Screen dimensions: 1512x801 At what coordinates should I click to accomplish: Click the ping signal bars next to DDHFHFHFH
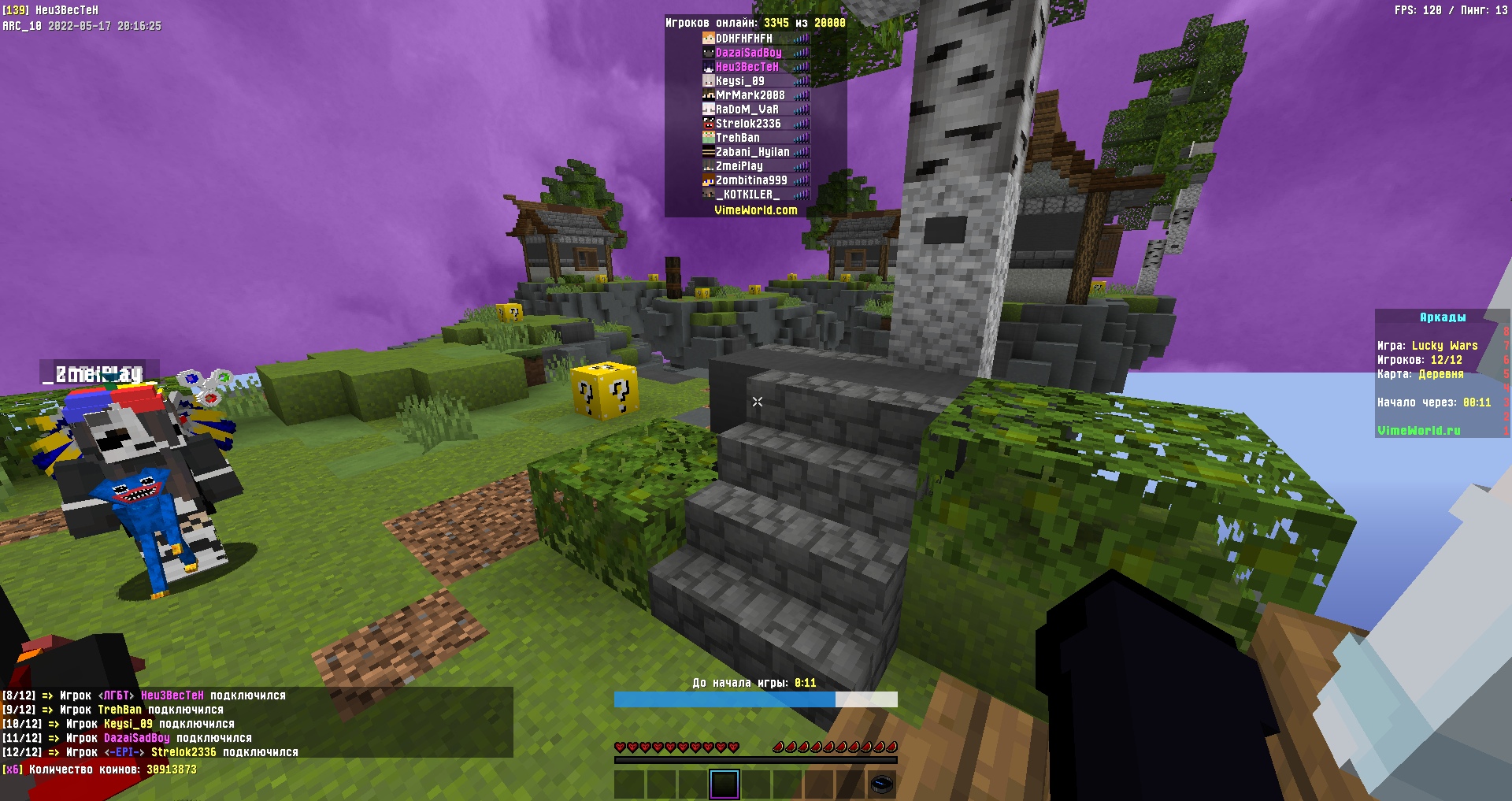[x=803, y=39]
